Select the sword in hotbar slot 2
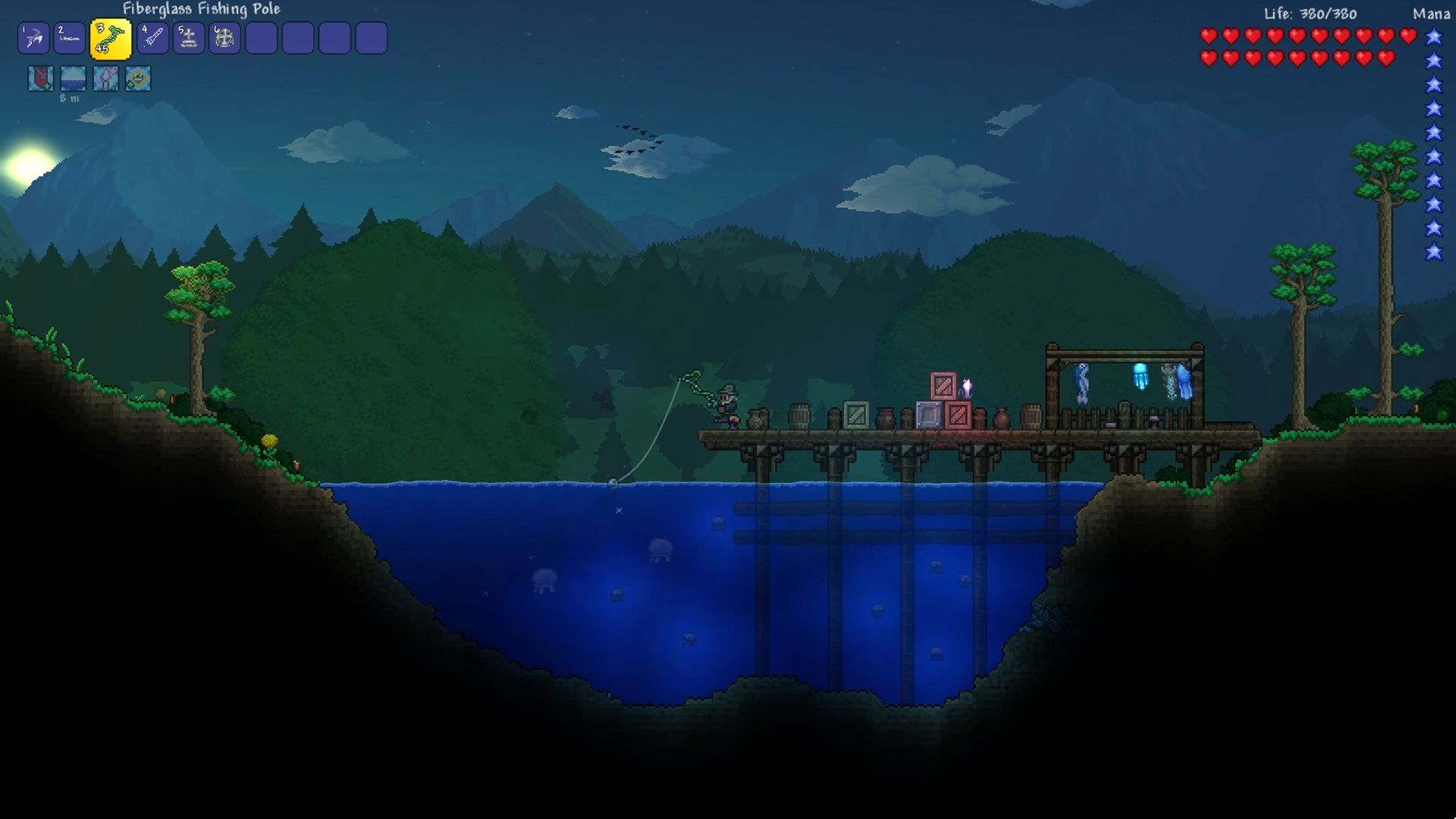Screen dimensions: 1456x819 click(x=70, y=38)
